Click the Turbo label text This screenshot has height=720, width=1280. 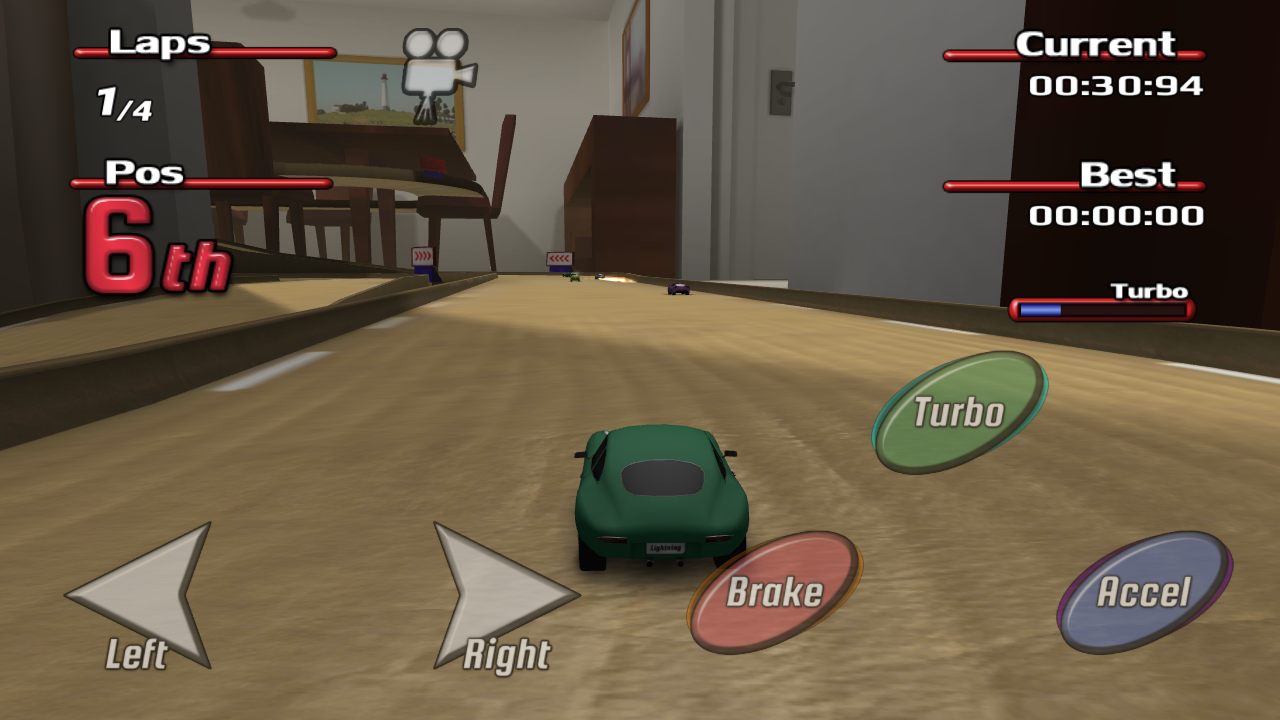tap(1148, 289)
